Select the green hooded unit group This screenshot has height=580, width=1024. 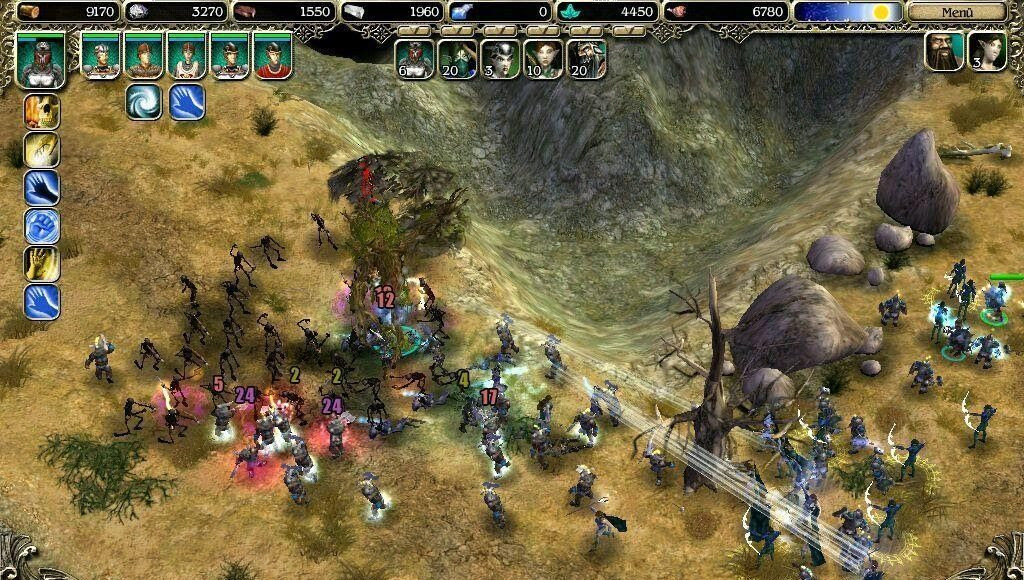pyautogui.click(x=457, y=59)
